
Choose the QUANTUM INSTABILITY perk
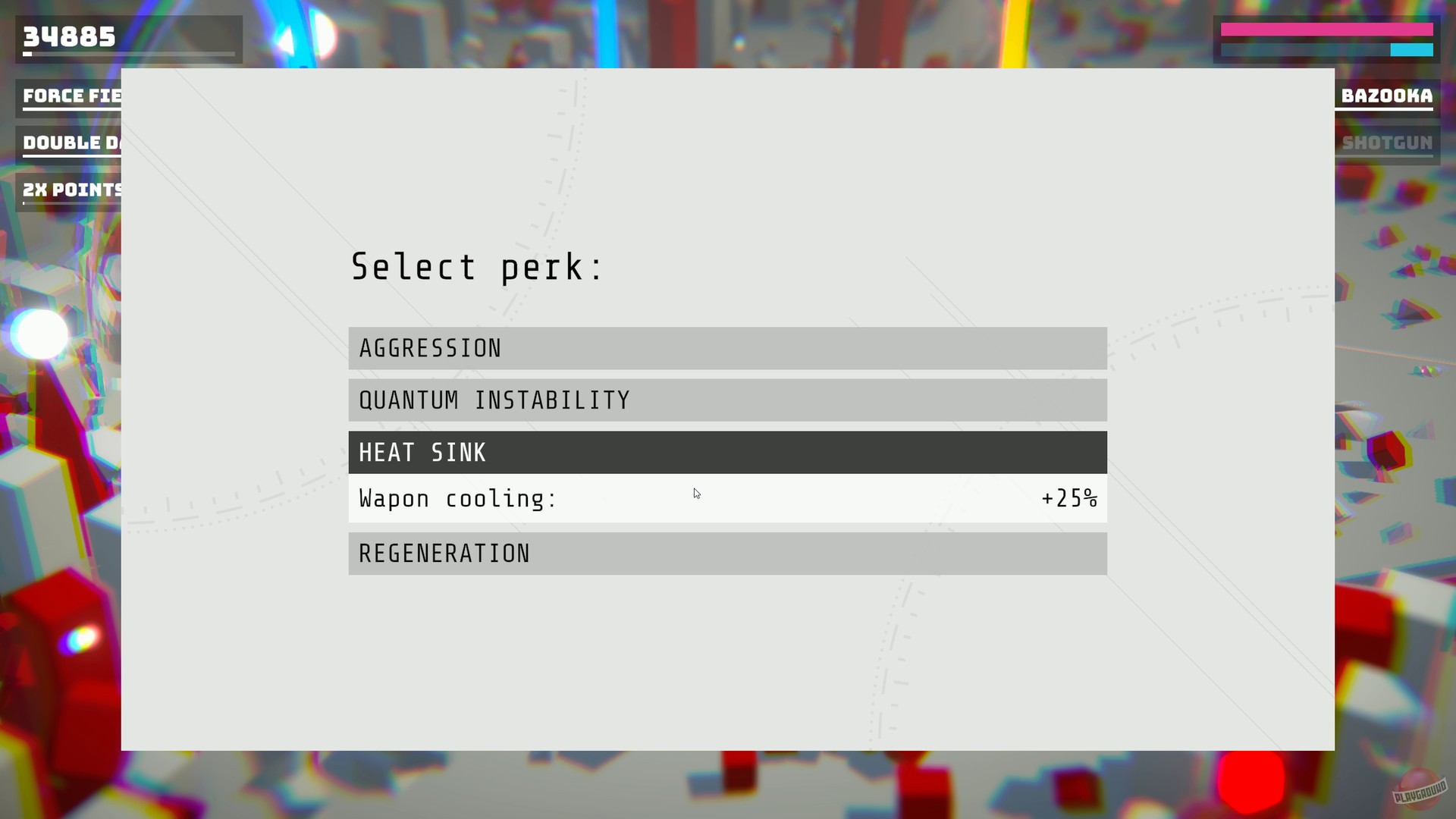(726, 400)
